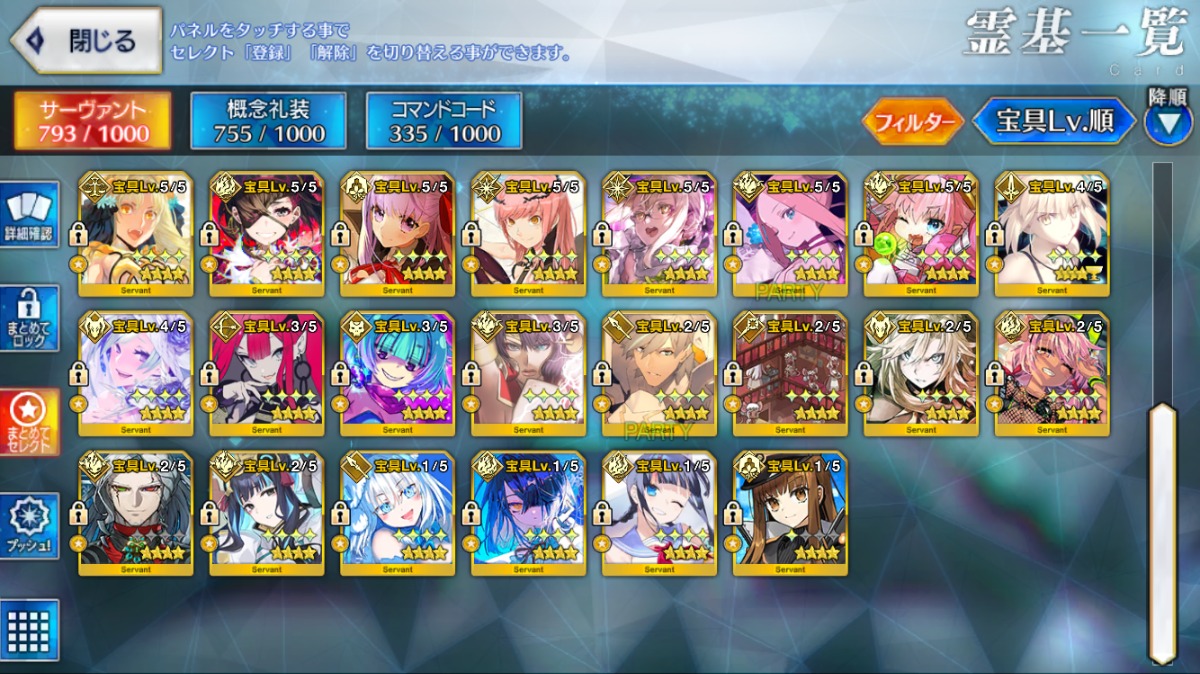1200x674 pixels.
Task: Choose the brown-haired servant in black cap
Action: click(790, 514)
